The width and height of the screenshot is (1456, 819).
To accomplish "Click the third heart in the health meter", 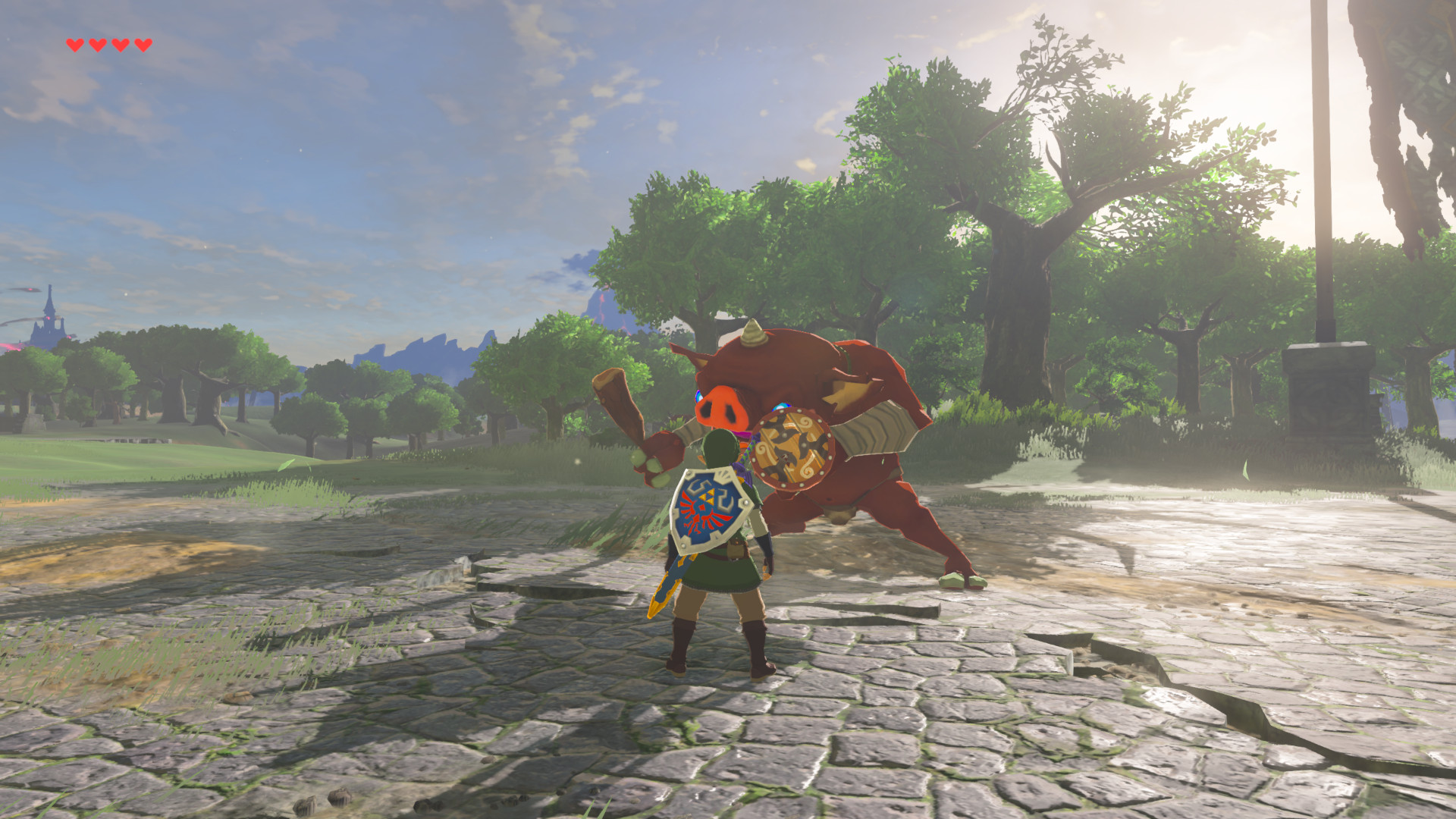I will pyautogui.click(x=119, y=43).
